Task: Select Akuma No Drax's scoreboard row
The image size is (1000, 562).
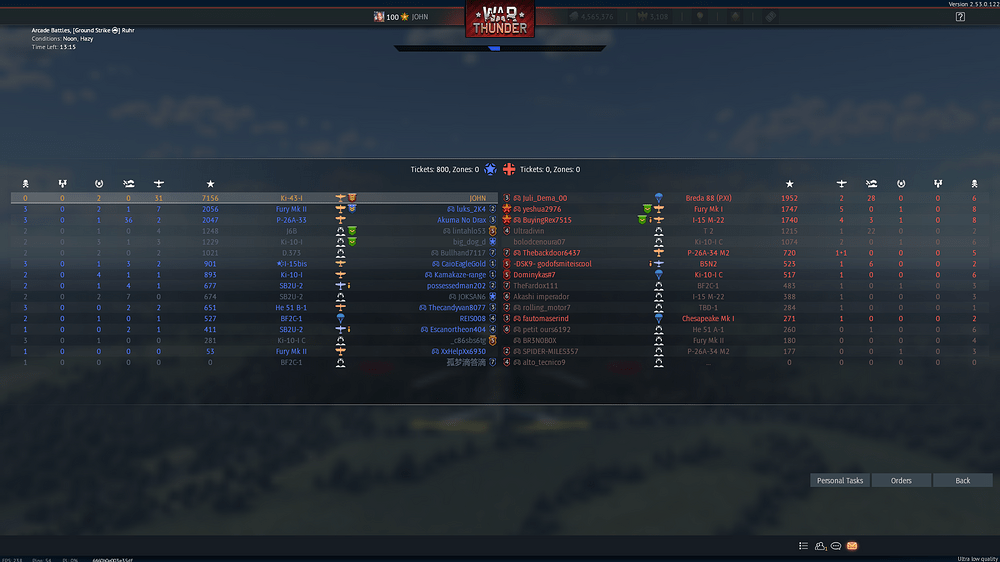Action: click(461, 220)
